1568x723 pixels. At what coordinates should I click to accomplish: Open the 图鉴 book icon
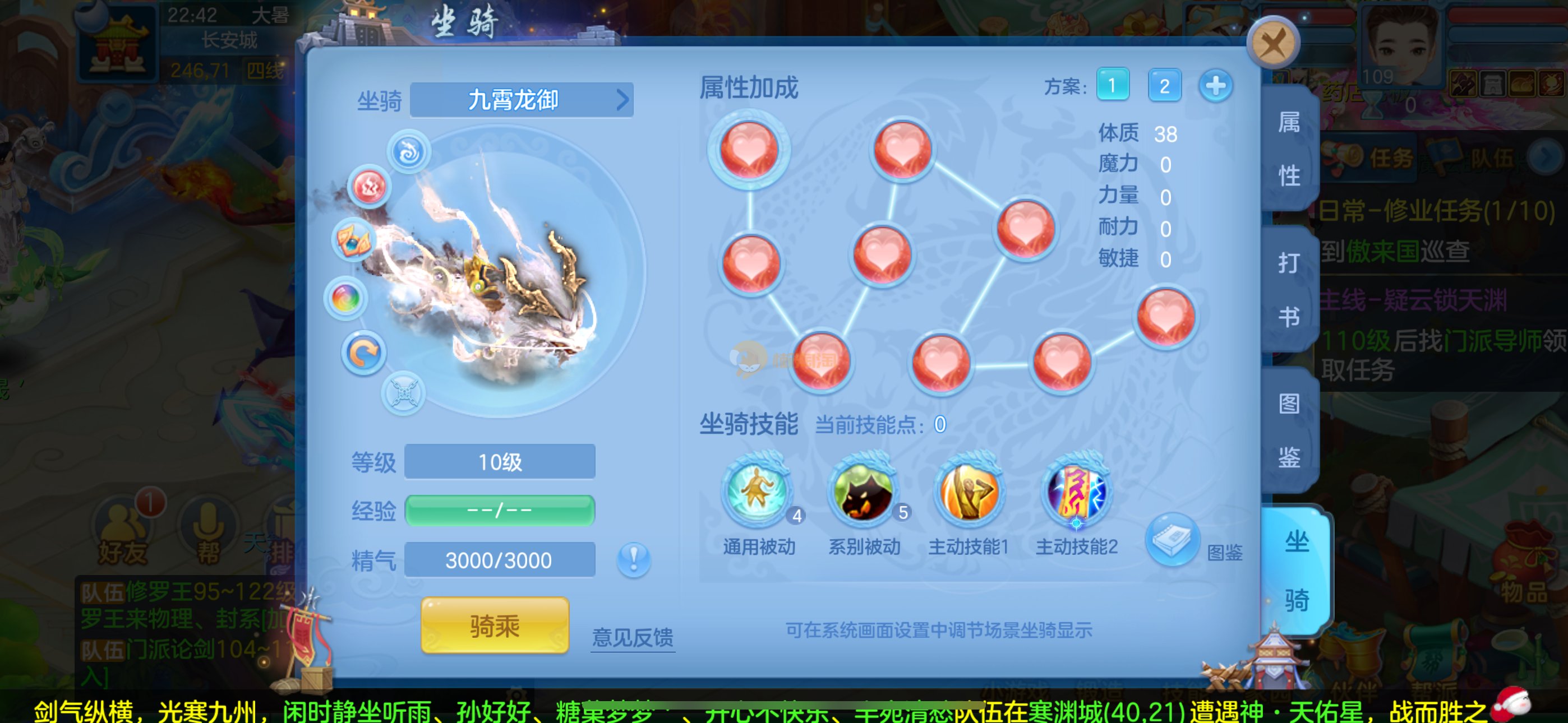[x=1172, y=539]
